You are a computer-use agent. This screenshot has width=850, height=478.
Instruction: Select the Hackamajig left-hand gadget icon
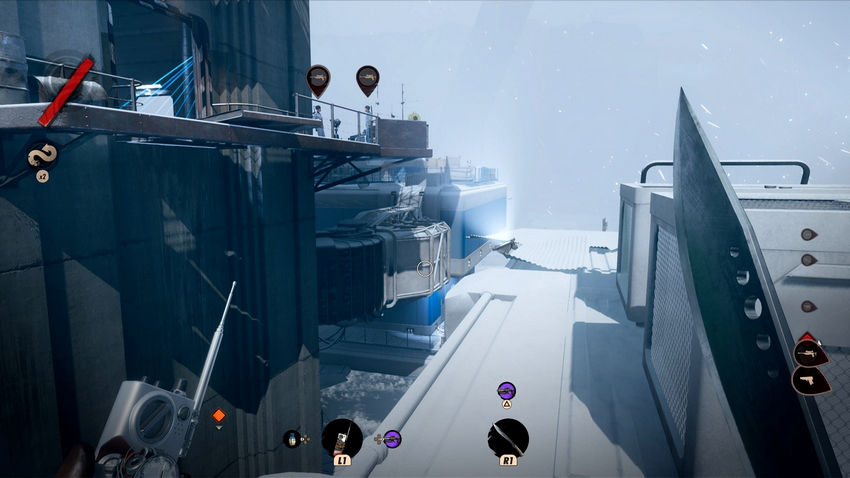coord(342,437)
